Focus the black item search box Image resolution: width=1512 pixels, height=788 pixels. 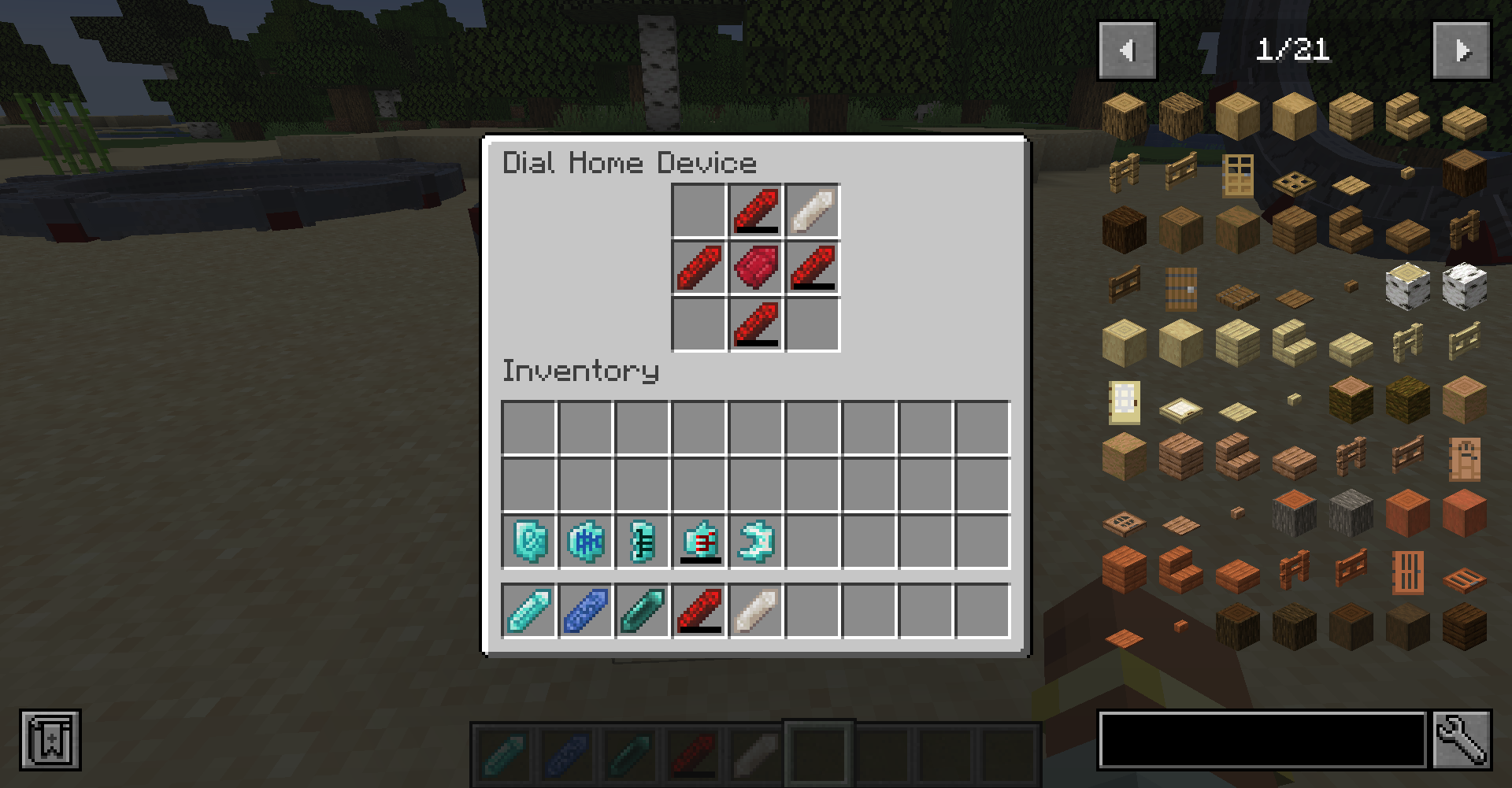(x=1262, y=739)
